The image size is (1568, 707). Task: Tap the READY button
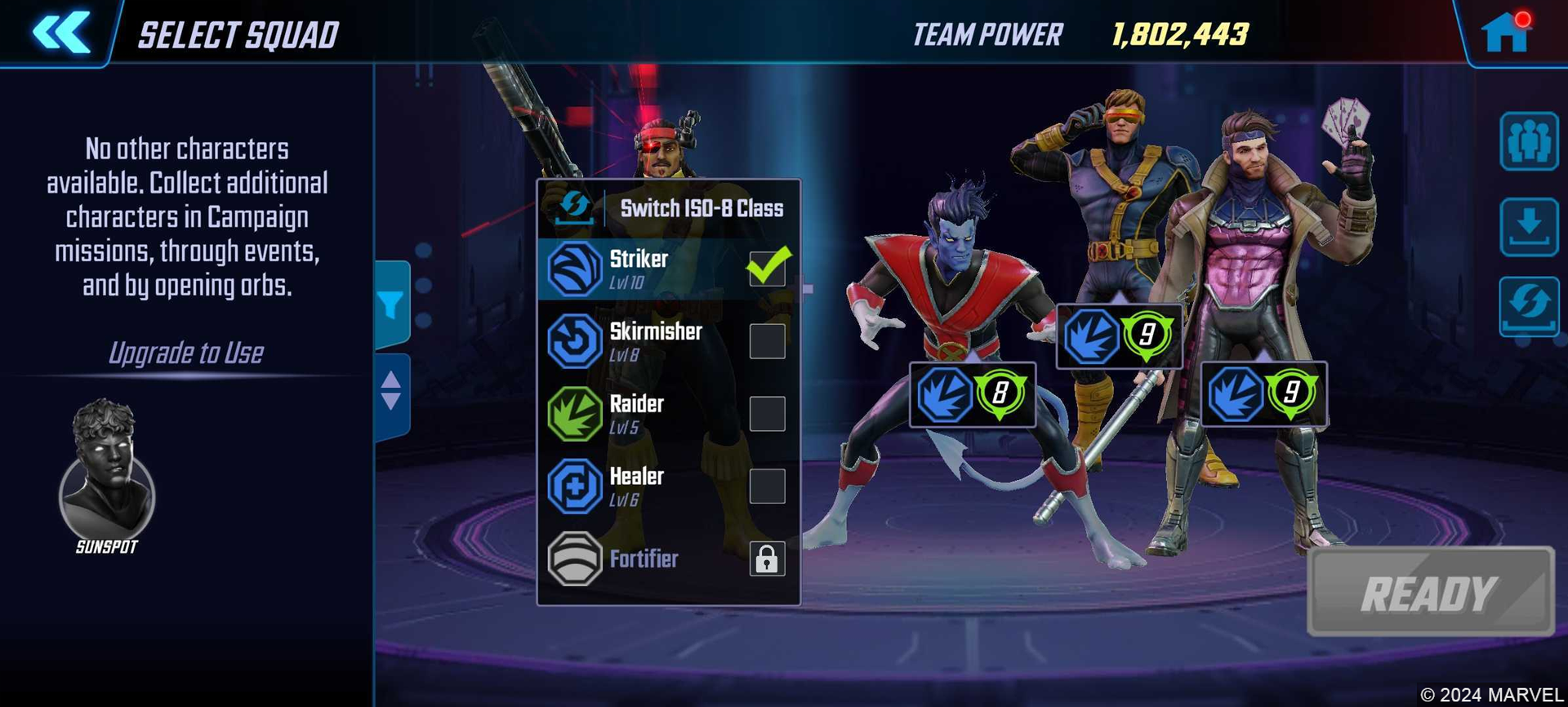point(1430,590)
